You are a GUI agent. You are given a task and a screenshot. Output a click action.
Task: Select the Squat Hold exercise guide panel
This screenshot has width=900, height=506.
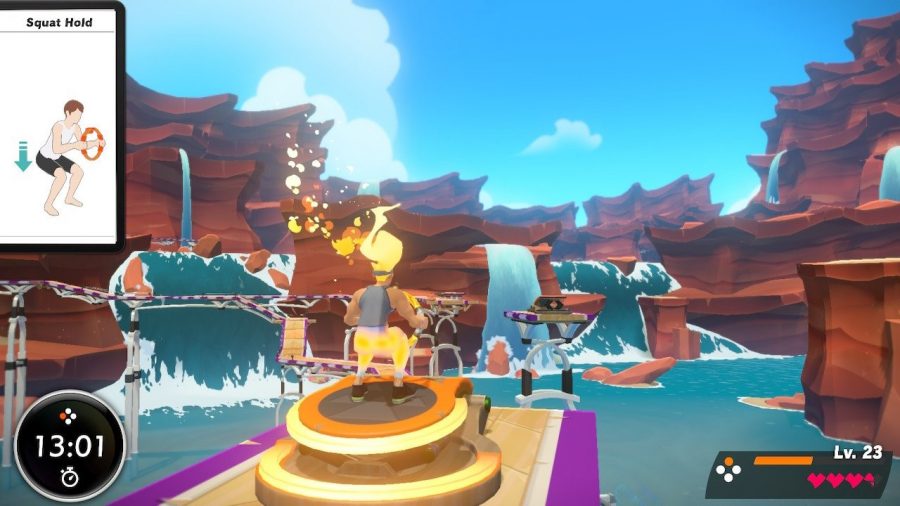tap(59, 125)
